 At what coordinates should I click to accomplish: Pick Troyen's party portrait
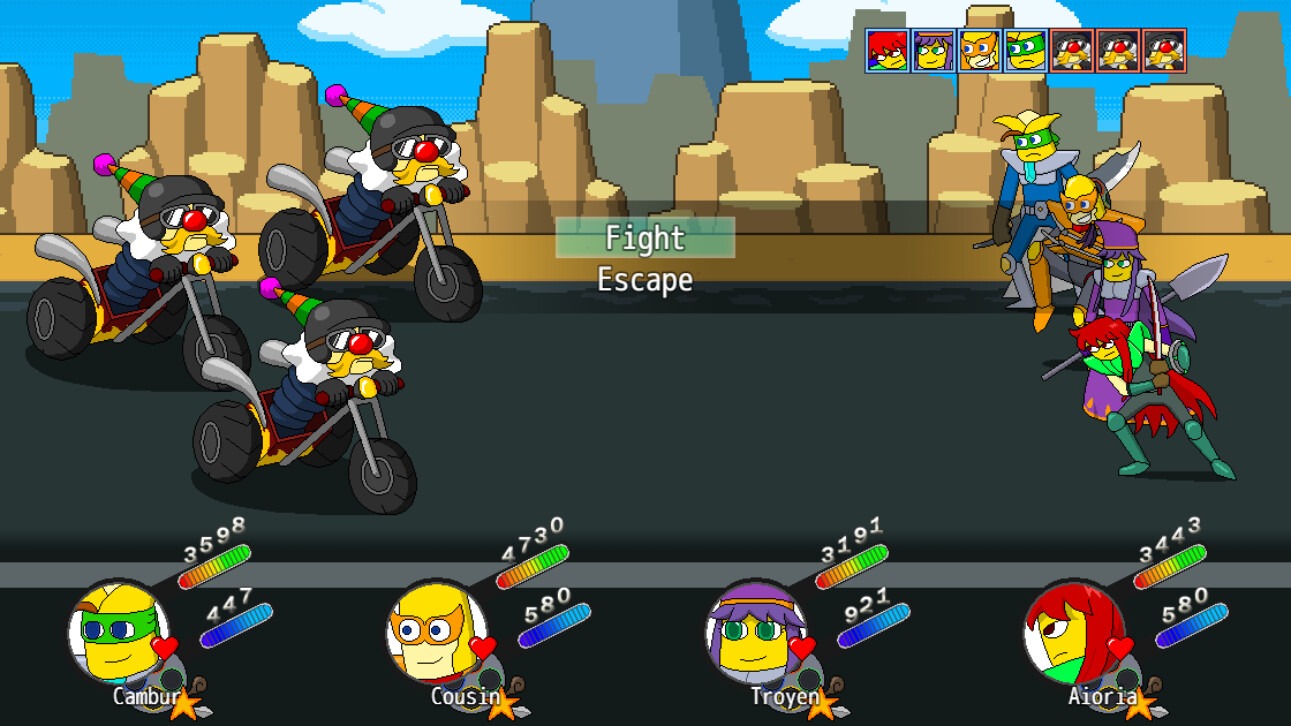pos(755,633)
